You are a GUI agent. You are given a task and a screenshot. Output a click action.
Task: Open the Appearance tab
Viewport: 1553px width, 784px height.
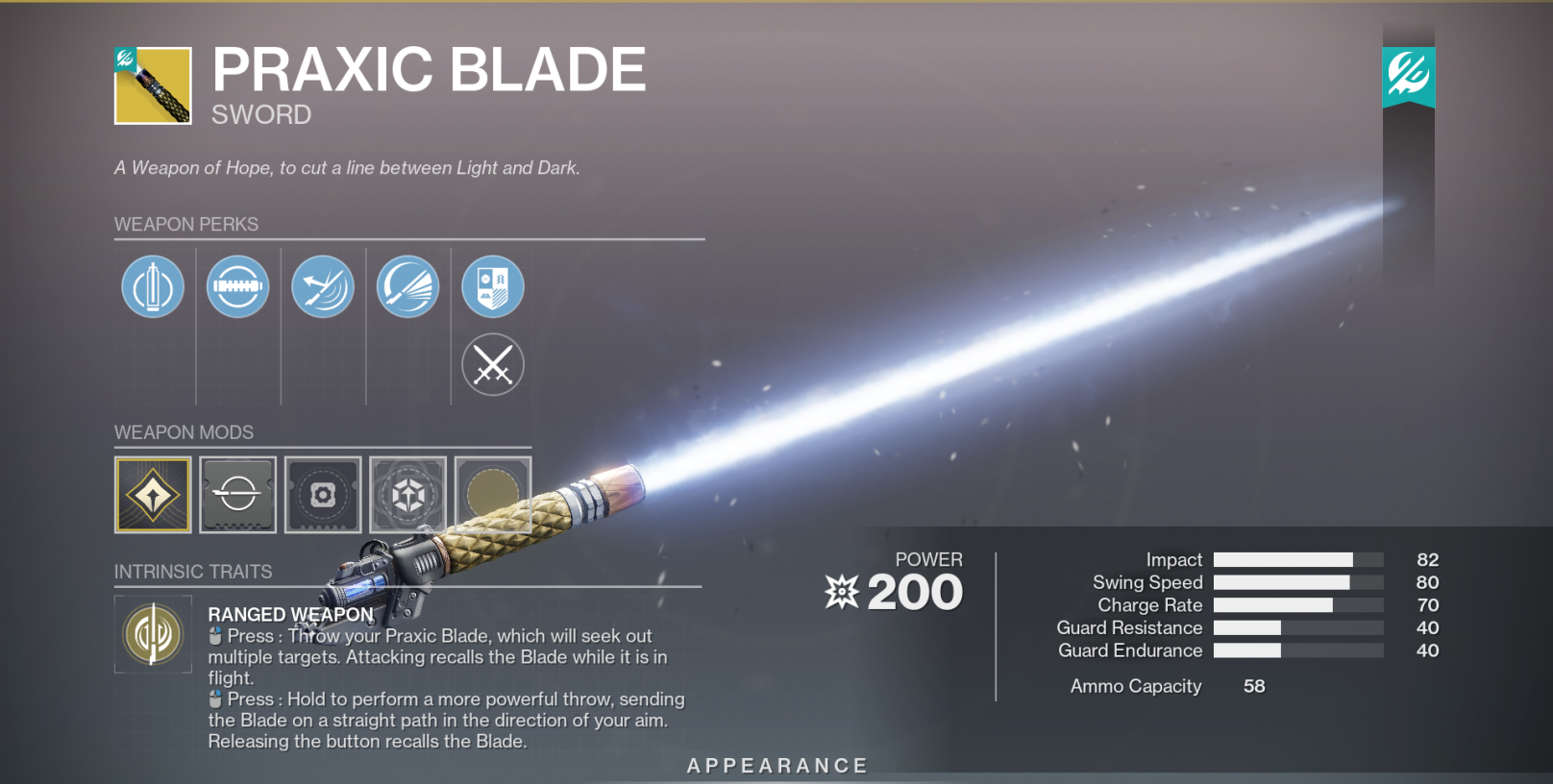click(x=776, y=766)
